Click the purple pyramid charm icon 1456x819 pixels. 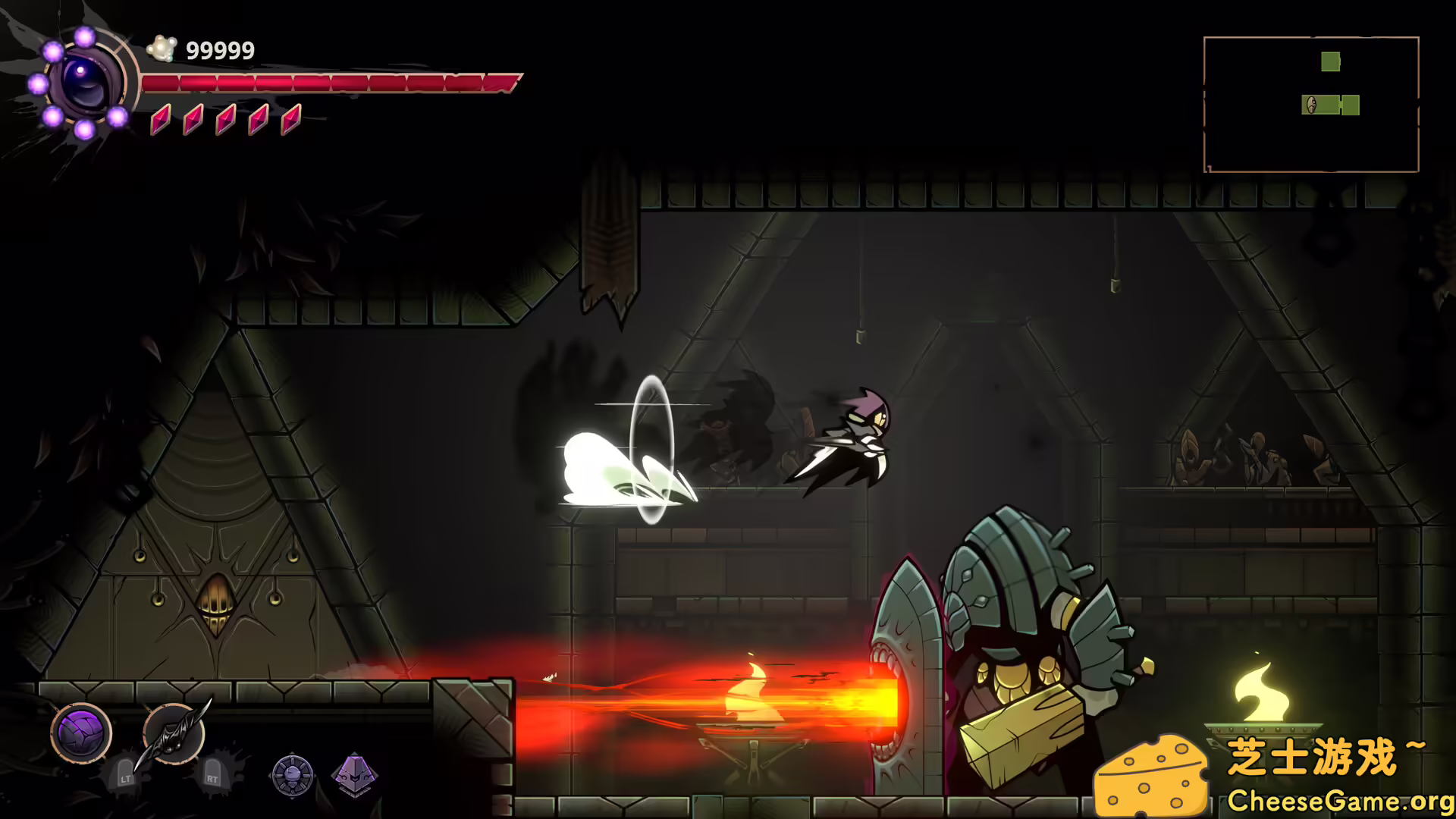(x=356, y=777)
